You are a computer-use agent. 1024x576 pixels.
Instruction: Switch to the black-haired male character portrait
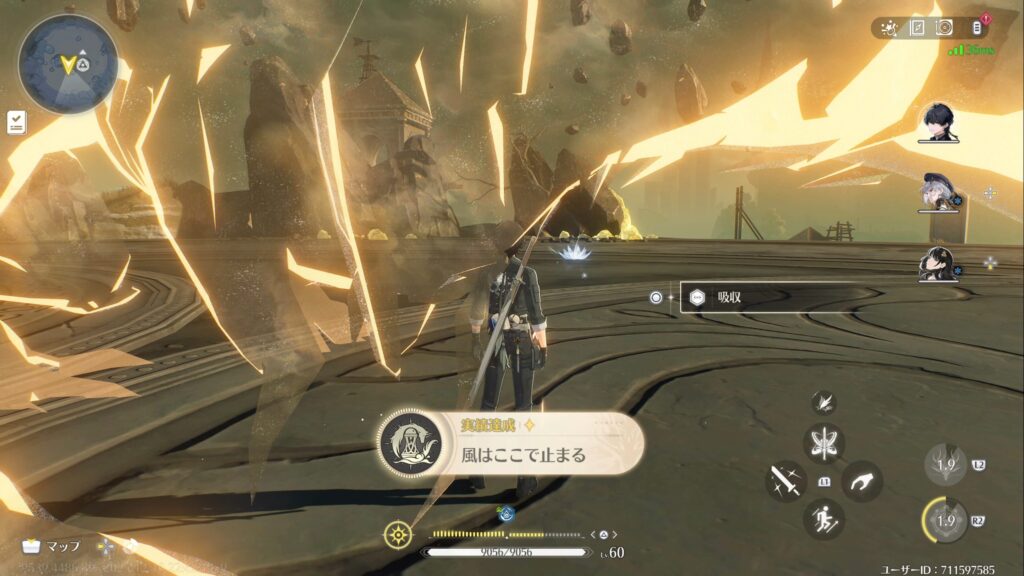point(938,122)
